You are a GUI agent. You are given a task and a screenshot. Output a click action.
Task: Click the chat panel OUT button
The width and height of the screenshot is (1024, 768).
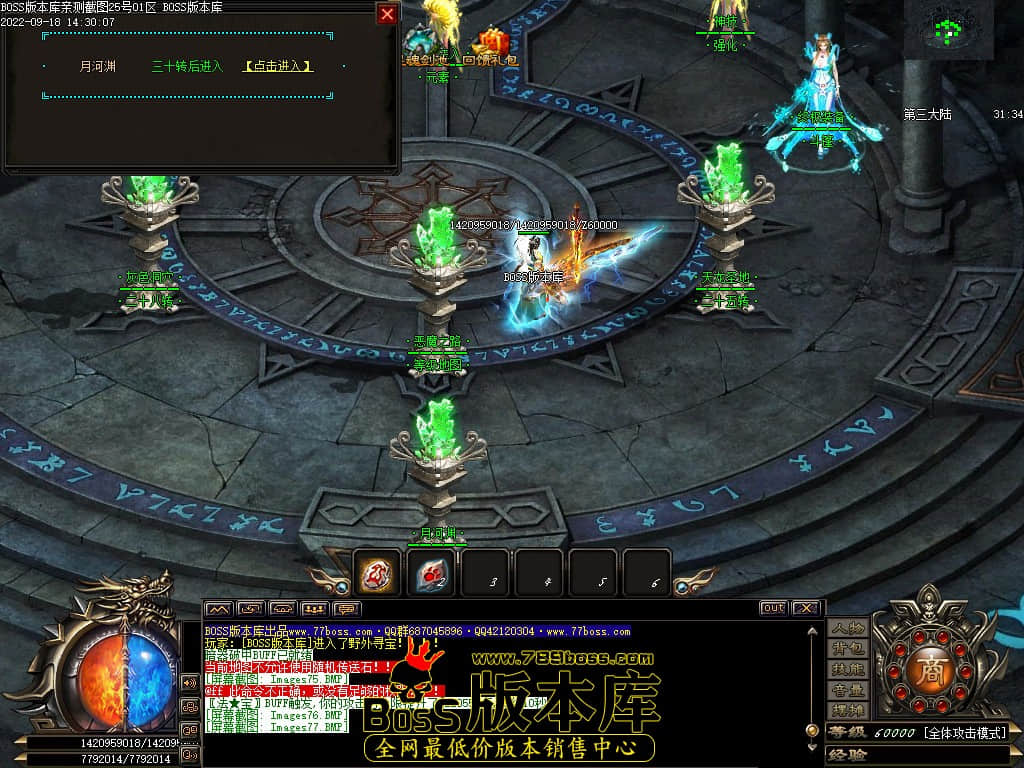pos(773,608)
